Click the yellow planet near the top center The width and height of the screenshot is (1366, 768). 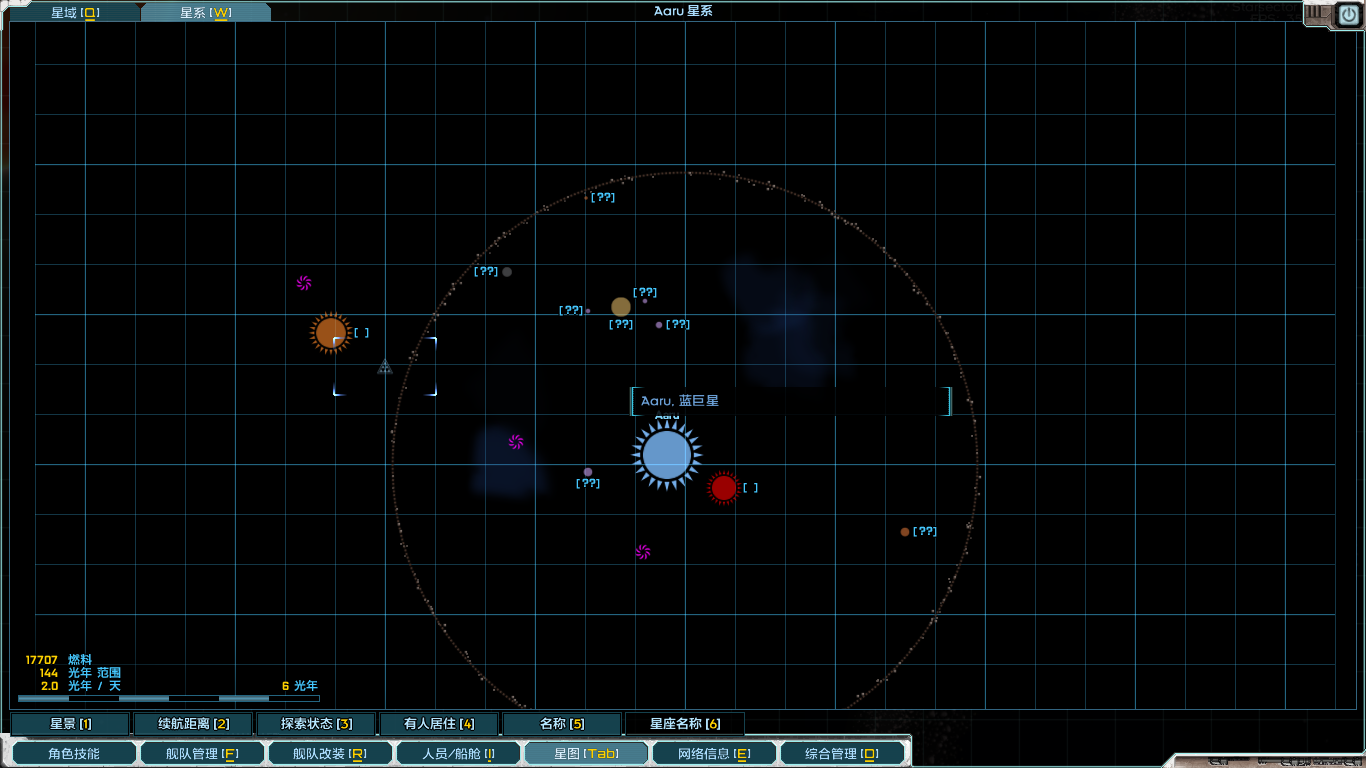(x=619, y=306)
